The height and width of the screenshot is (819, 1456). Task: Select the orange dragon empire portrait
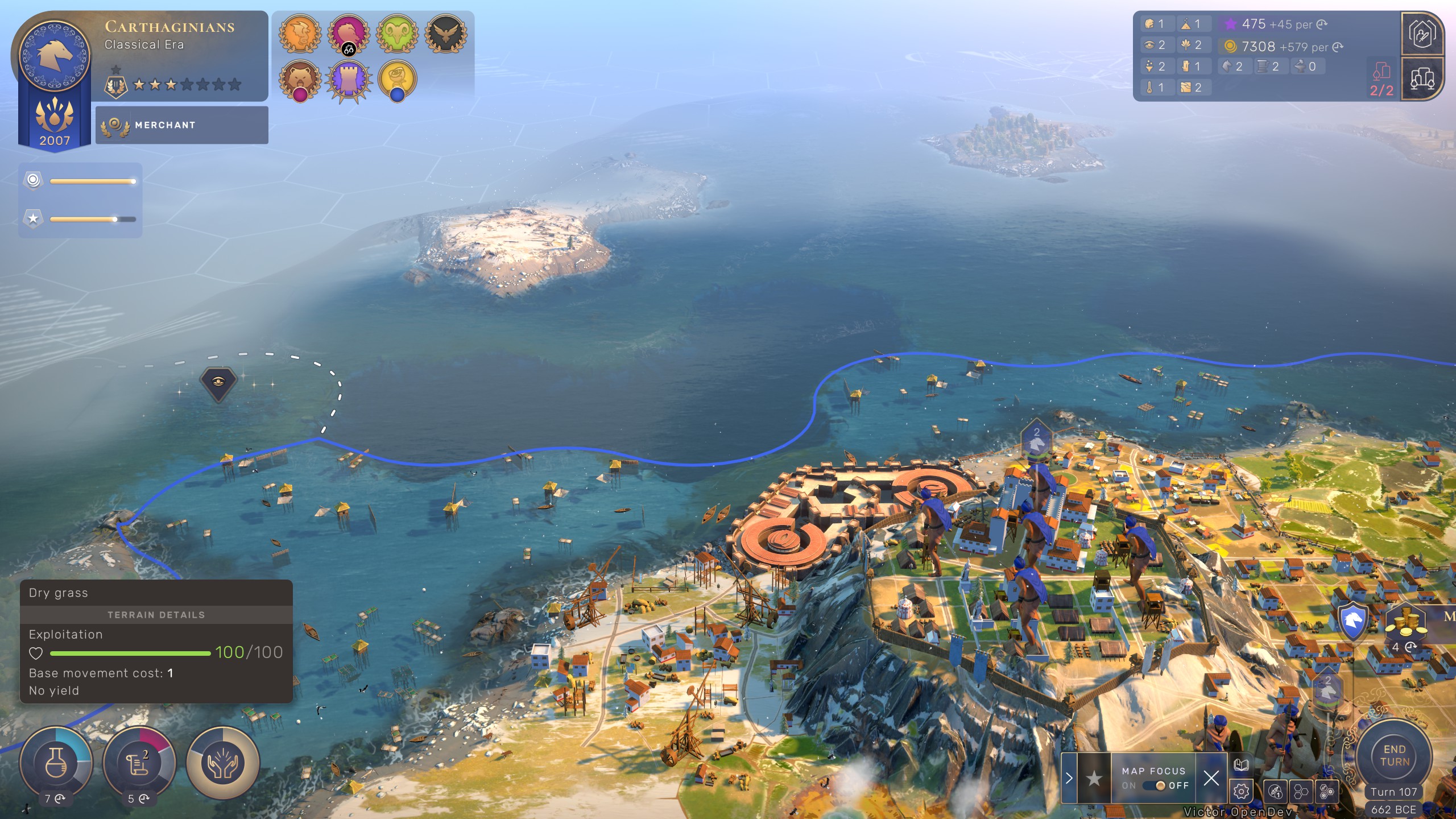pyautogui.click(x=300, y=34)
